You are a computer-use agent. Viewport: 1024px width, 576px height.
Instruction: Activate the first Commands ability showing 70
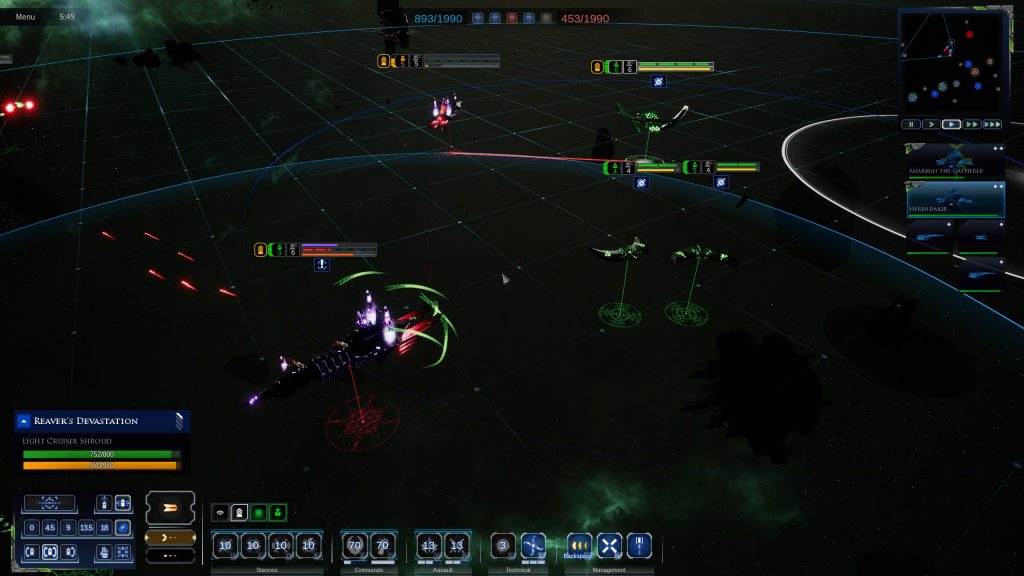coord(354,546)
